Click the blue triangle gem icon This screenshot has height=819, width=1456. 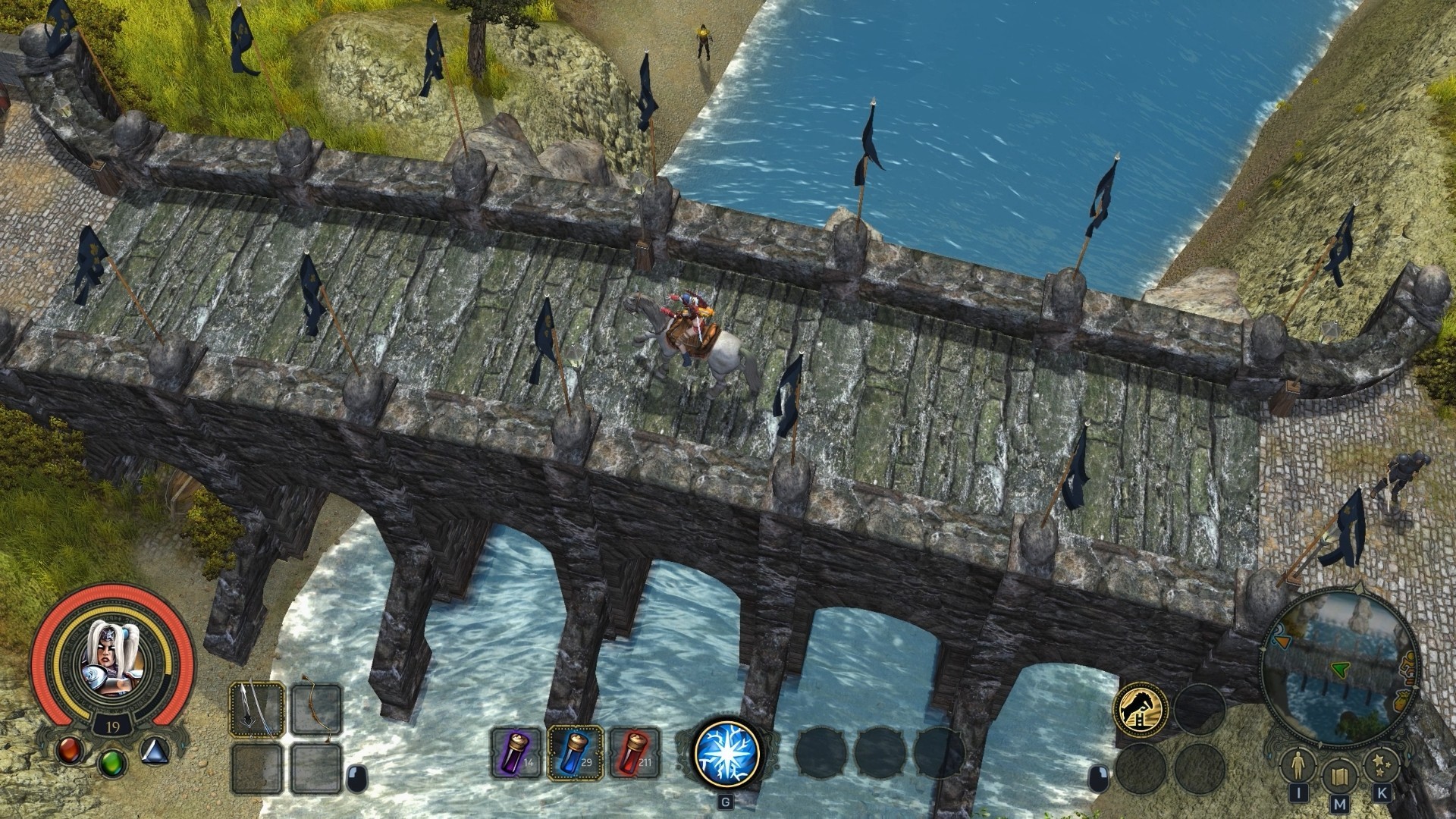(155, 750)
